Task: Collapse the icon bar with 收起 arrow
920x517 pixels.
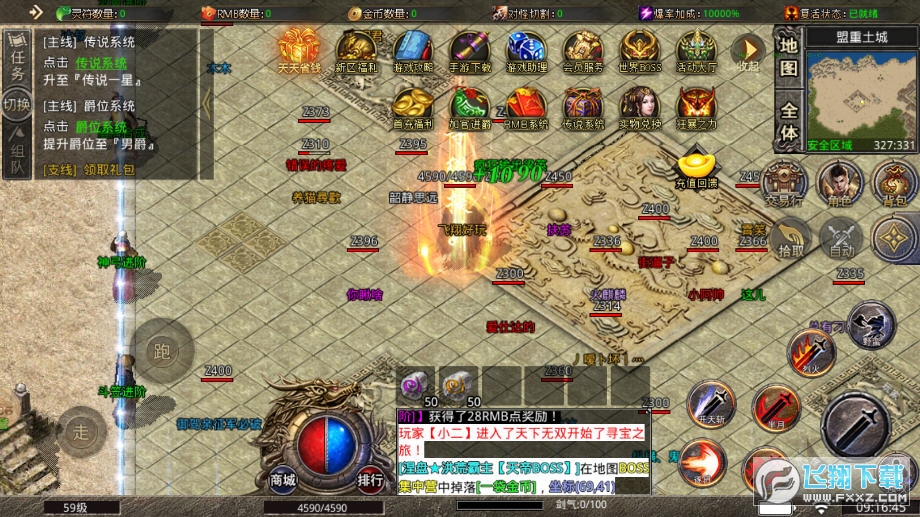Action: (748, 50)
